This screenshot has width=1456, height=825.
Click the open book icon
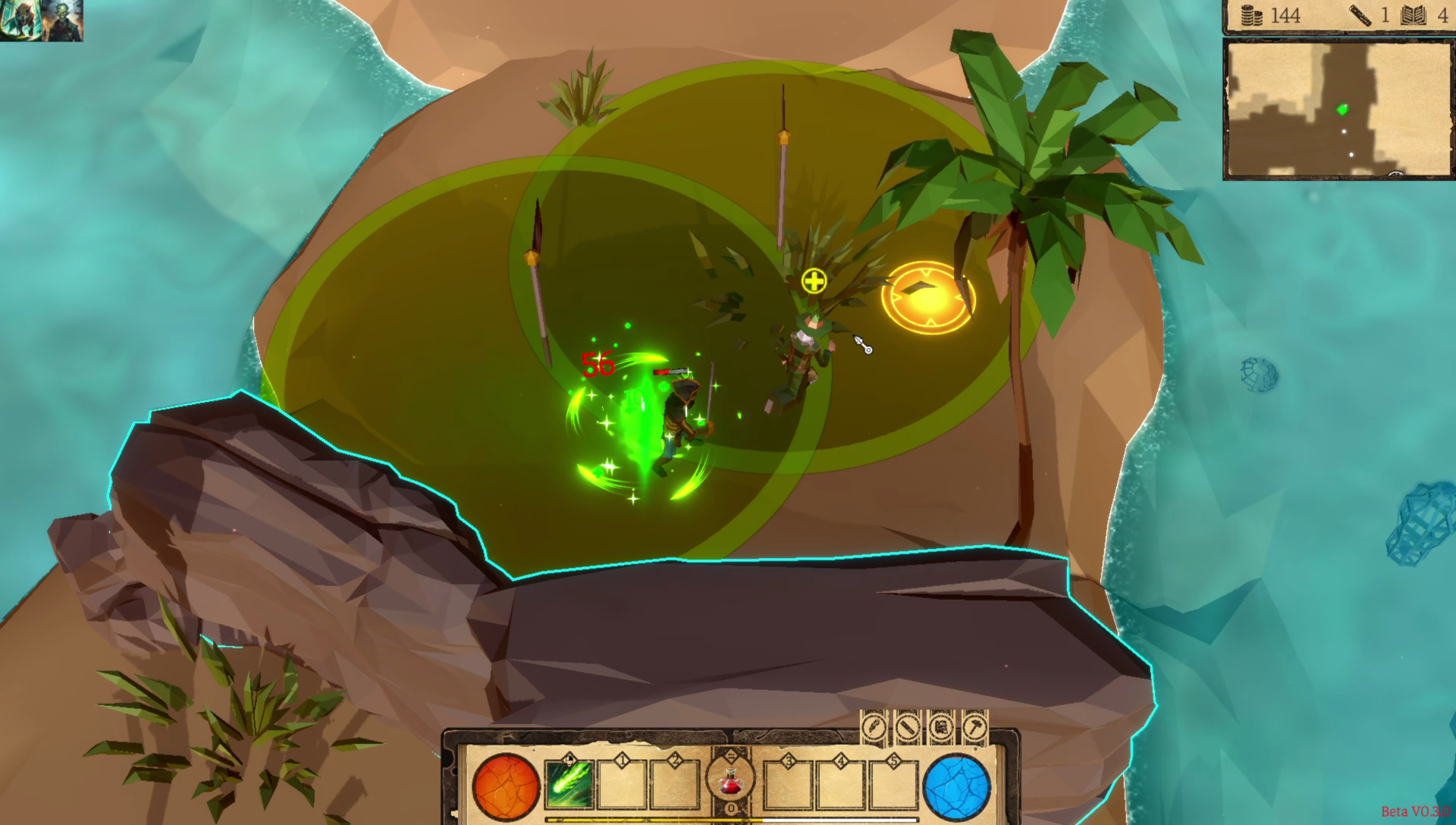click(x=1414, y=15)
